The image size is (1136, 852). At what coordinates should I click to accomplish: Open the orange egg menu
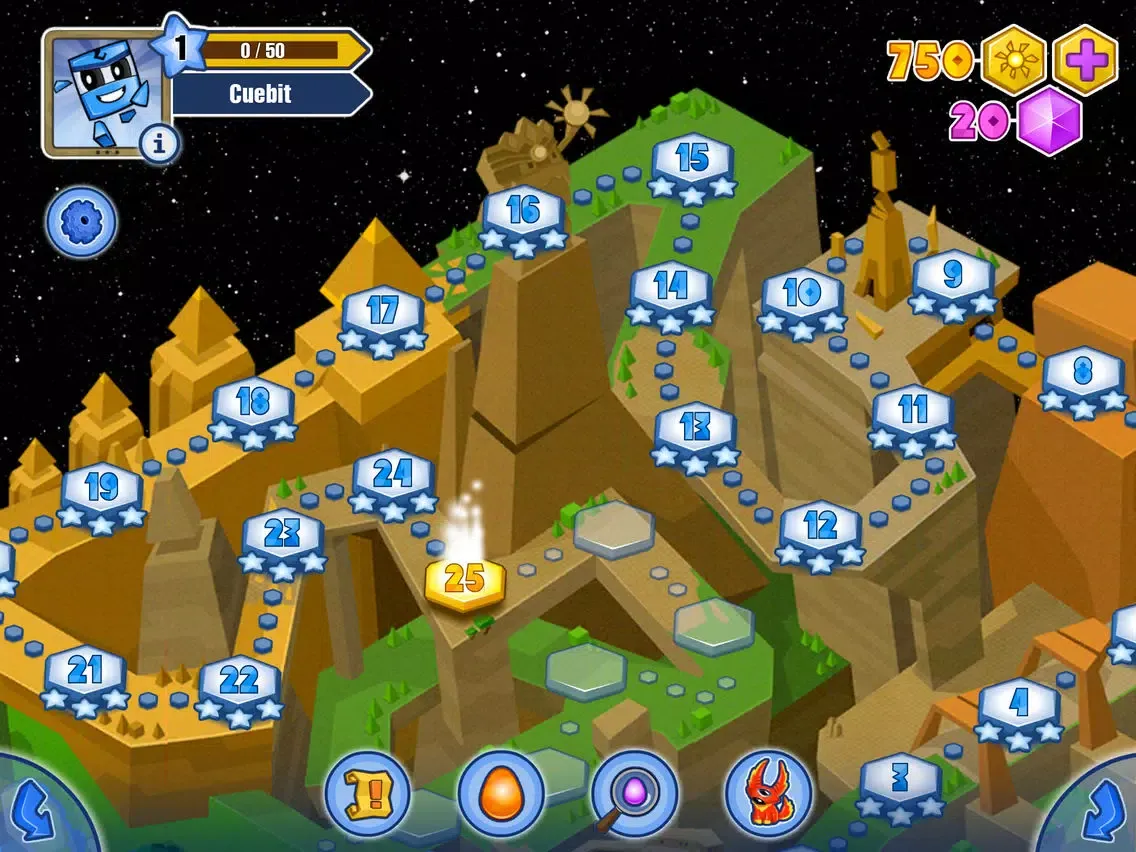pos(501,795)
